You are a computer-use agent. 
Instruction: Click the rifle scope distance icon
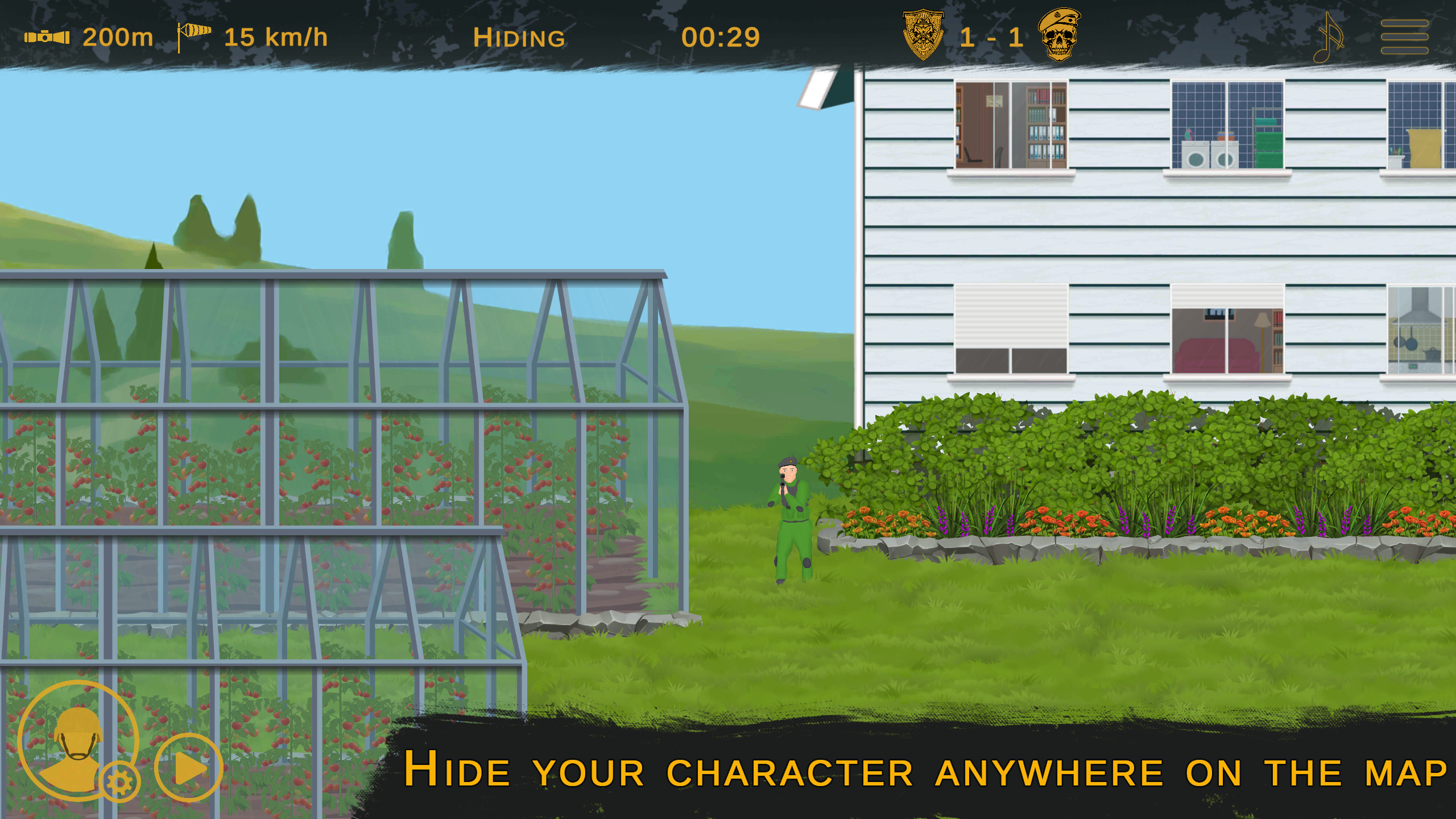click(x=47, y=38)
